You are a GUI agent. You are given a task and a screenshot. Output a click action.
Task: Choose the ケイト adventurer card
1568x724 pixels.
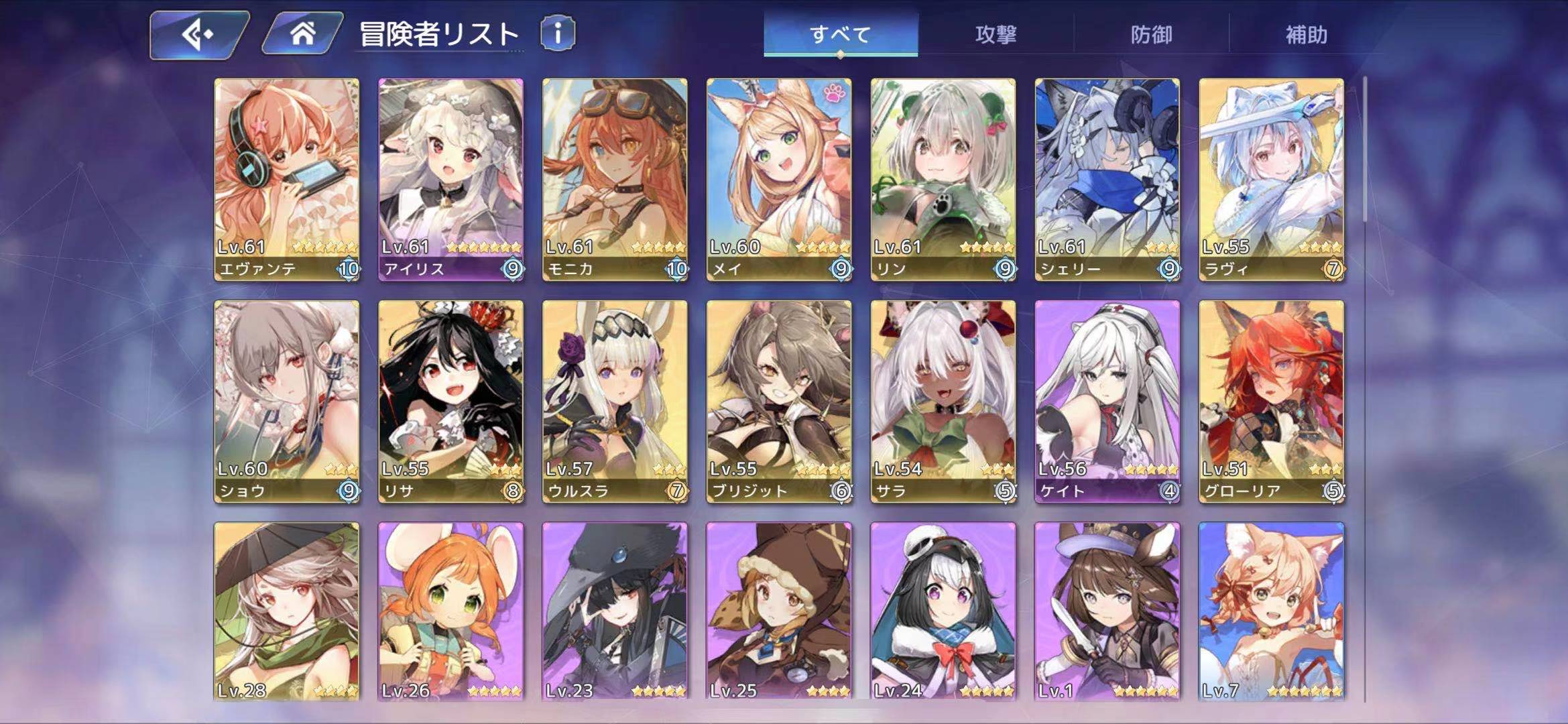tap(1107, 401)
